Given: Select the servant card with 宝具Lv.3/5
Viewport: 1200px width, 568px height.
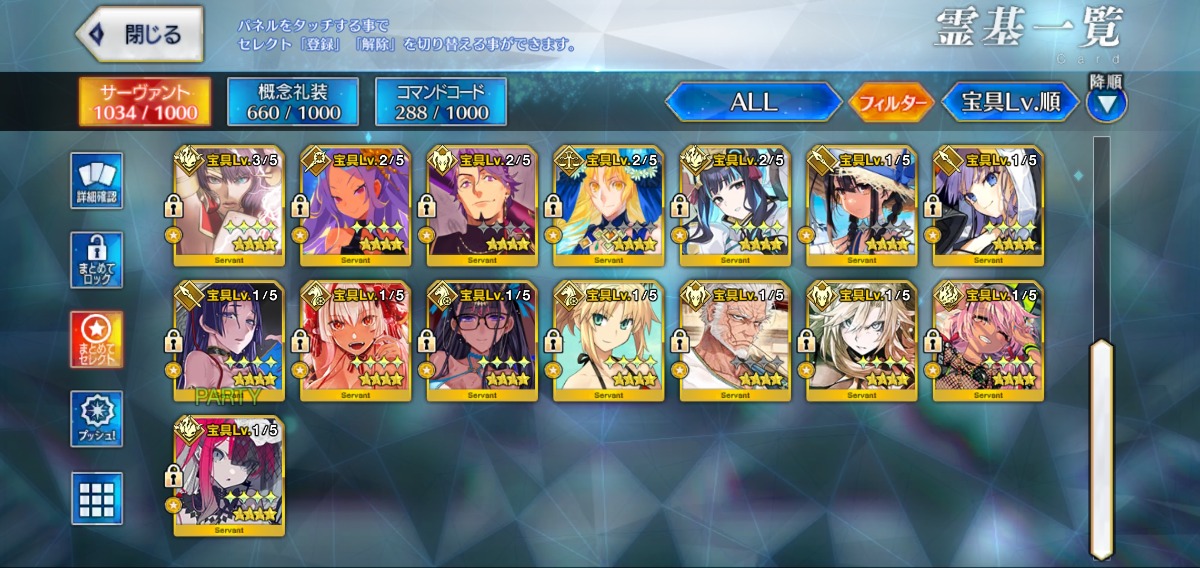Looking at the screenshot, I should [229, 207].
